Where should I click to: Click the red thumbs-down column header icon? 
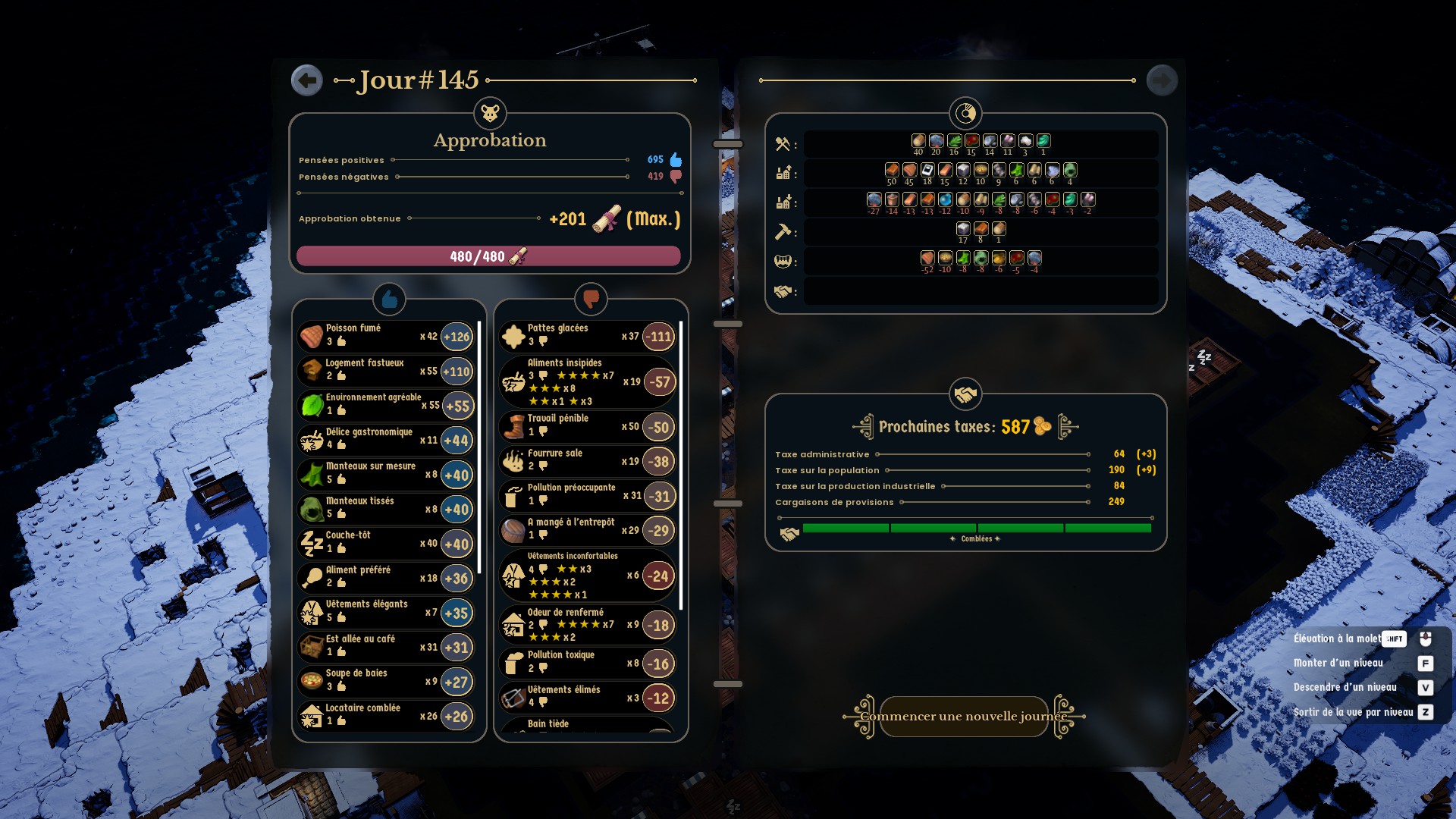coord(591,300)
